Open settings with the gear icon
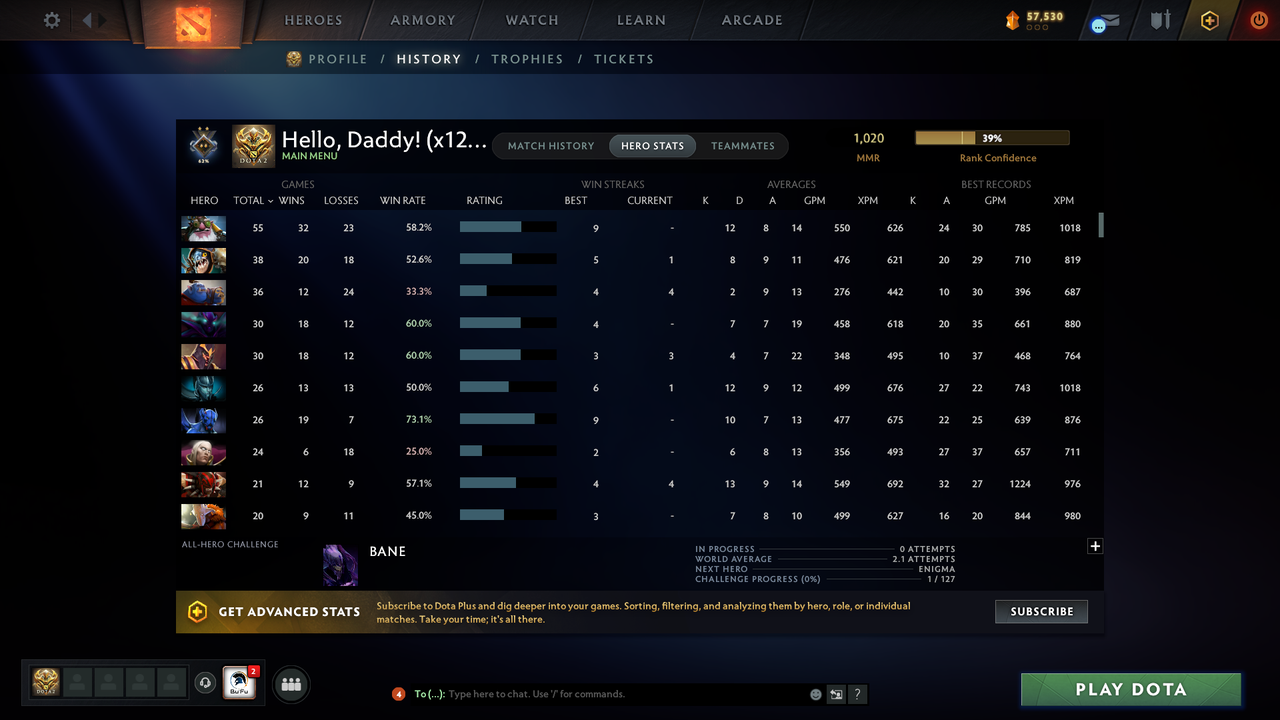1280x720 pixels. [x=51, y=19]
